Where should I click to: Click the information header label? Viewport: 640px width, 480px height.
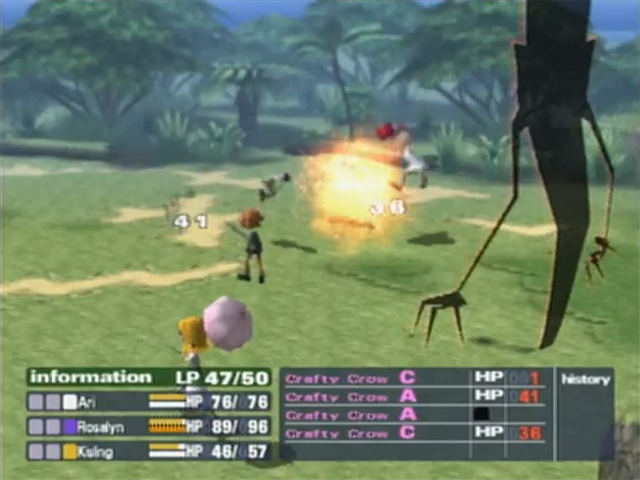point(90,377)
